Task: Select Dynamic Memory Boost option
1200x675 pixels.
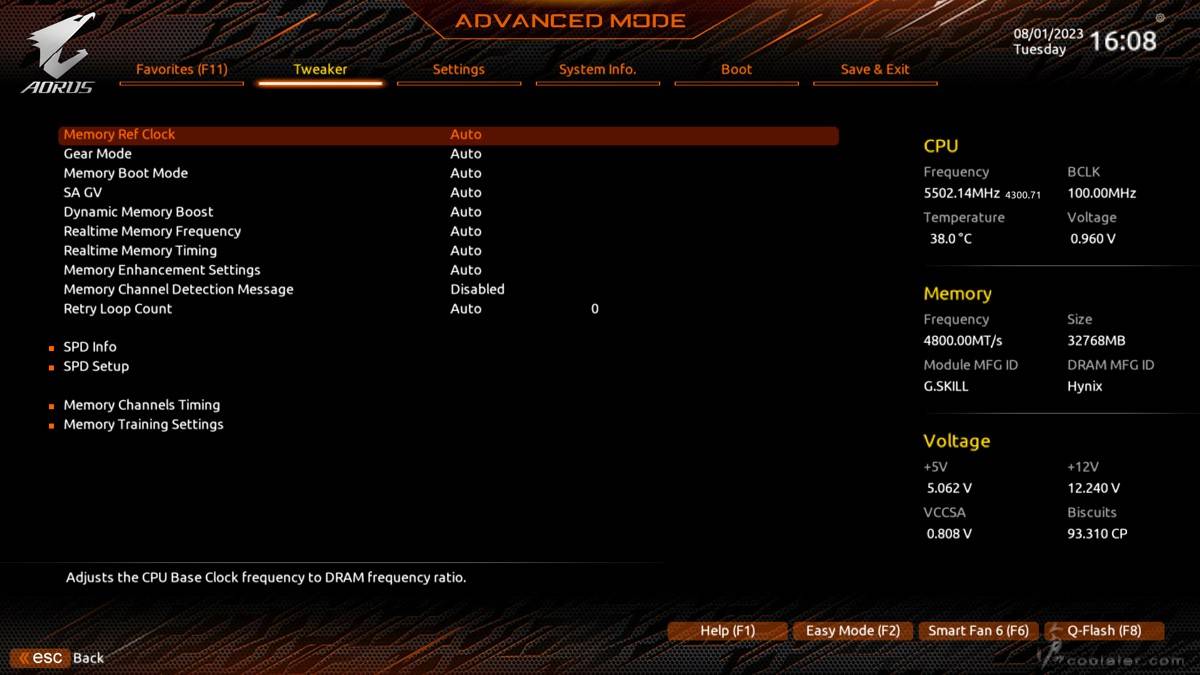Action: tap(138, 212)
